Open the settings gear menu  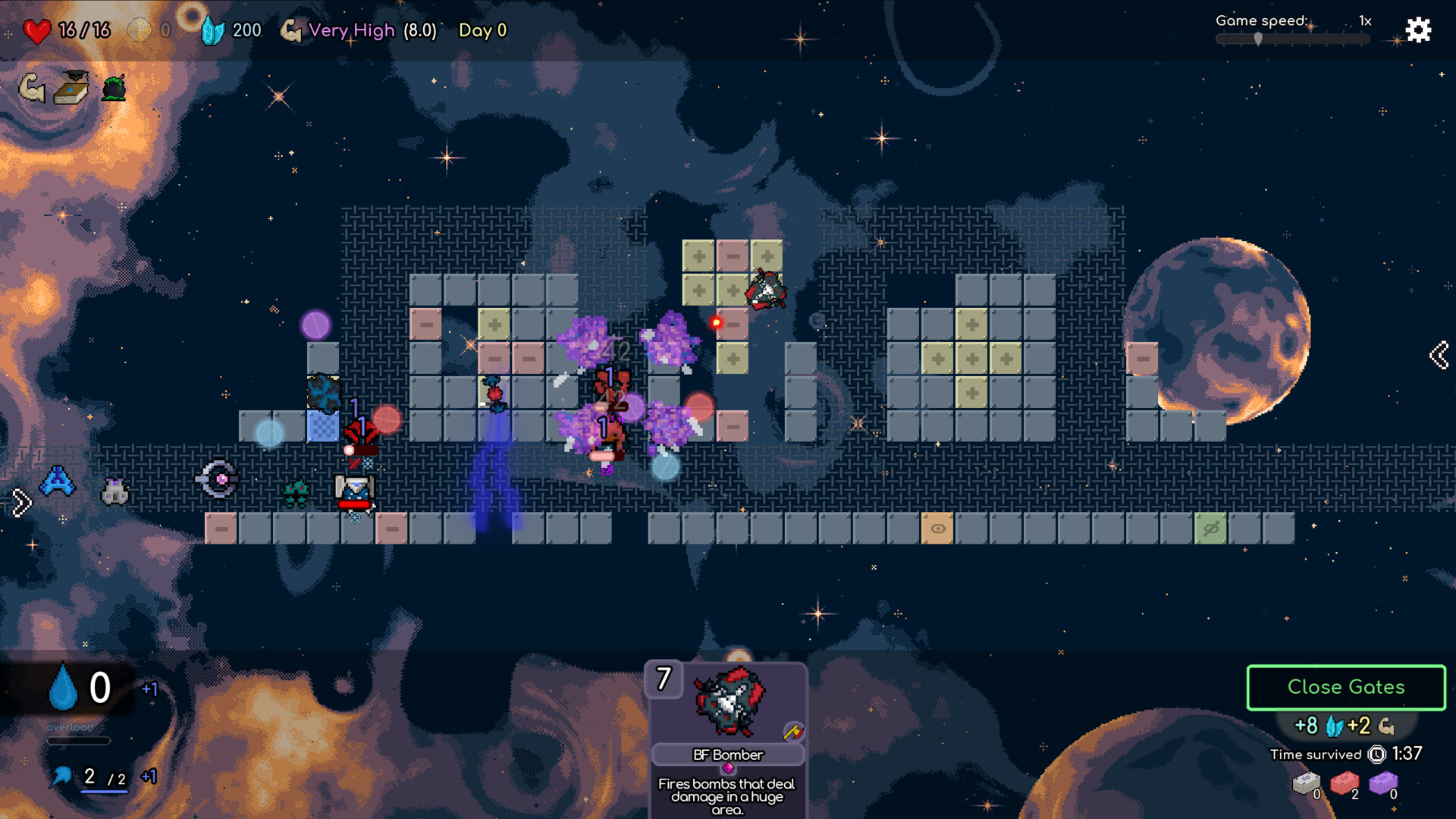[1417, 30]
